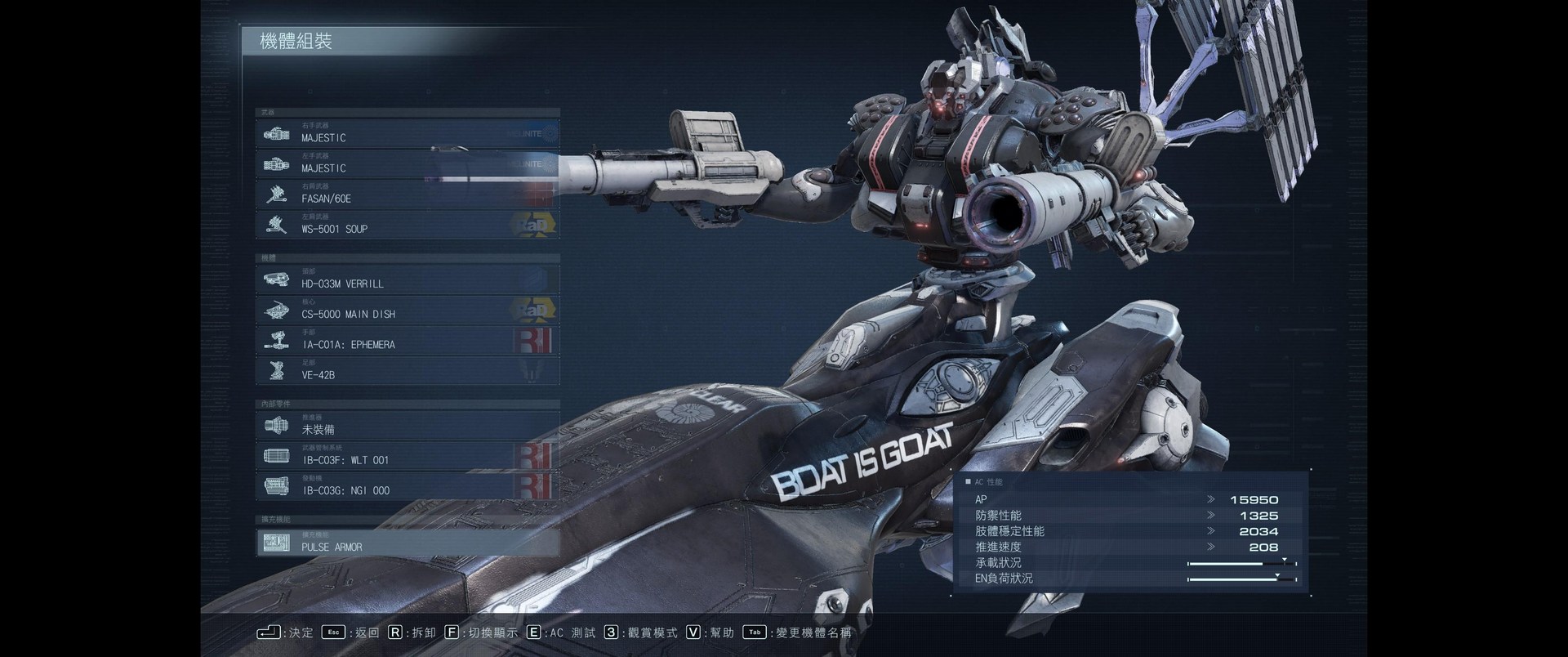Image resolution: width=1568 pixels, height=657 pixels.
Task: Open the unequipped booster slot
Action: pyautogui.click(x=407, y=426)
